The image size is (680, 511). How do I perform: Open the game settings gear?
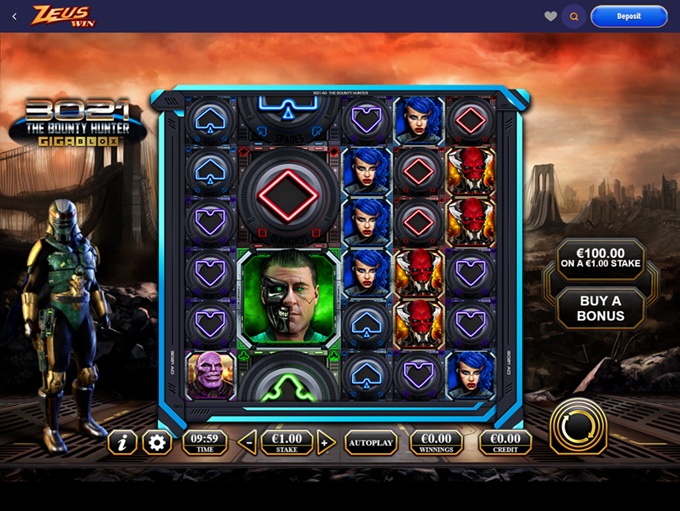coord(156,442)
